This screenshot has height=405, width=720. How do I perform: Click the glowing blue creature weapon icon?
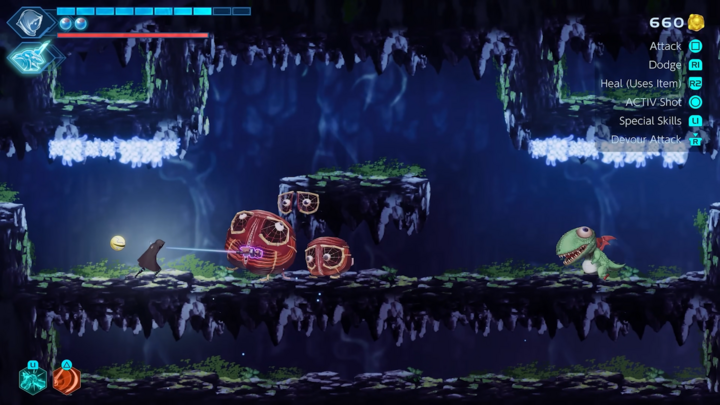tap(28, 57)
